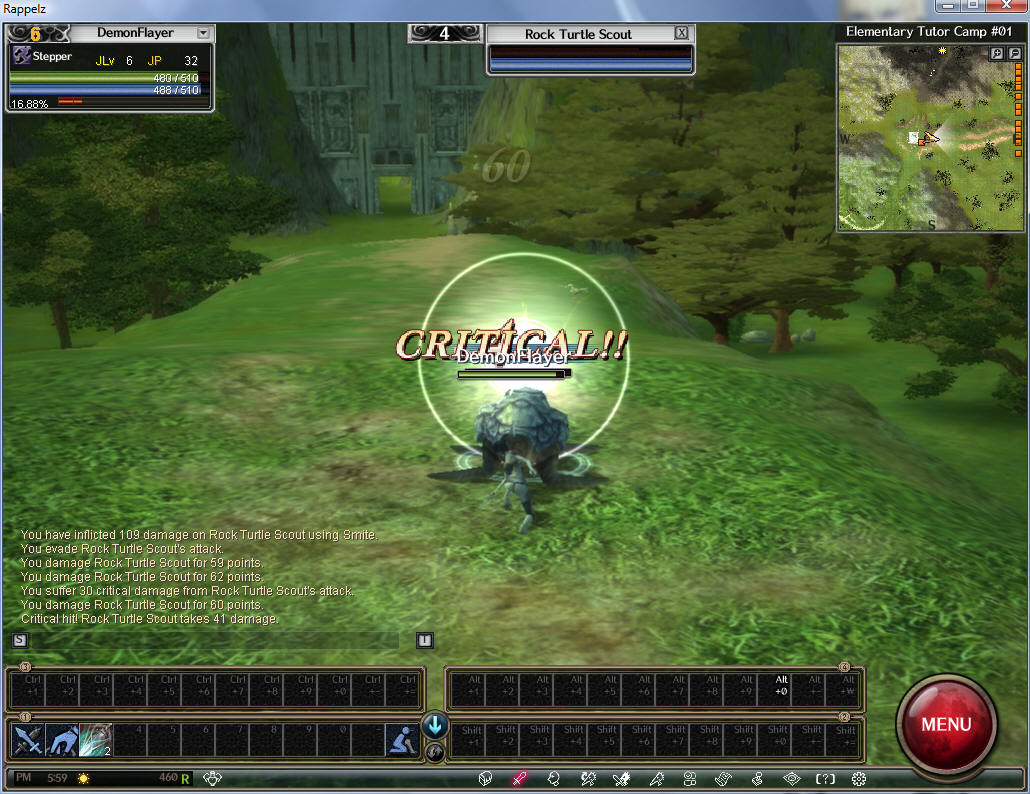Activate the sit/rest kneeling figure icon

pos(401,740)
